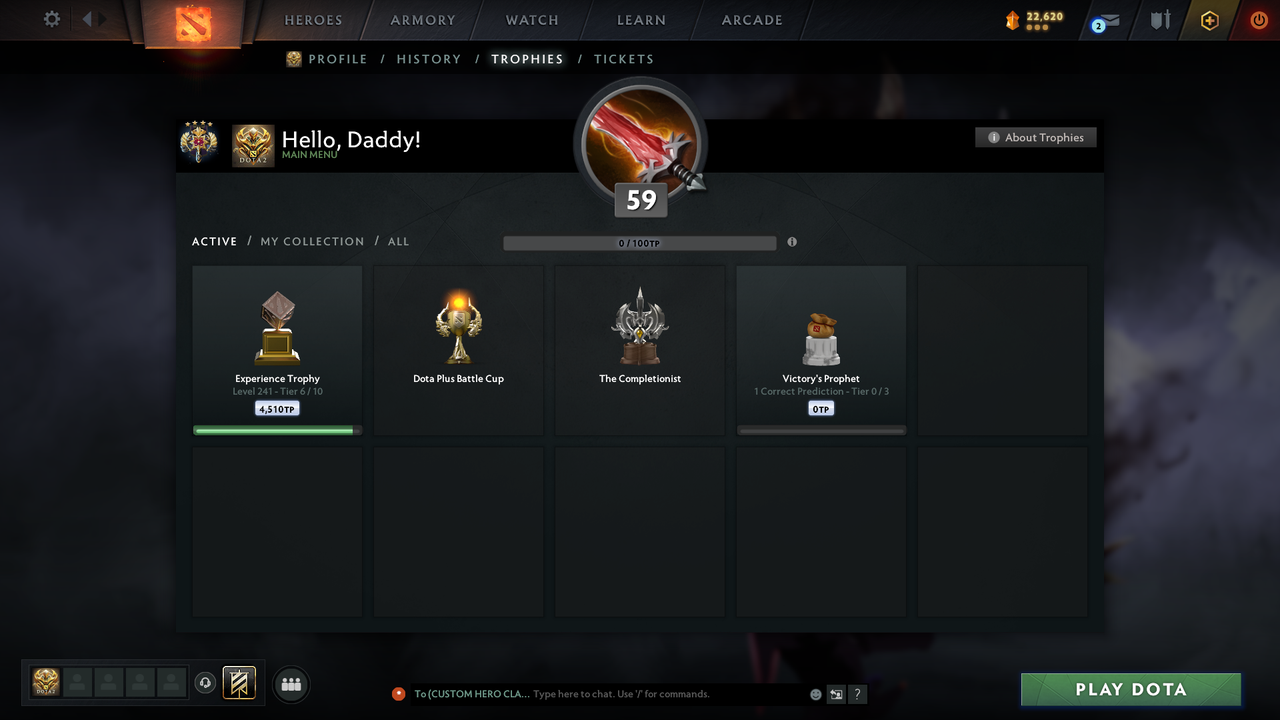Switch to the TICKETS tab
The height and width of the screenshot is (720, 1280).
click(x=624, y=59)
